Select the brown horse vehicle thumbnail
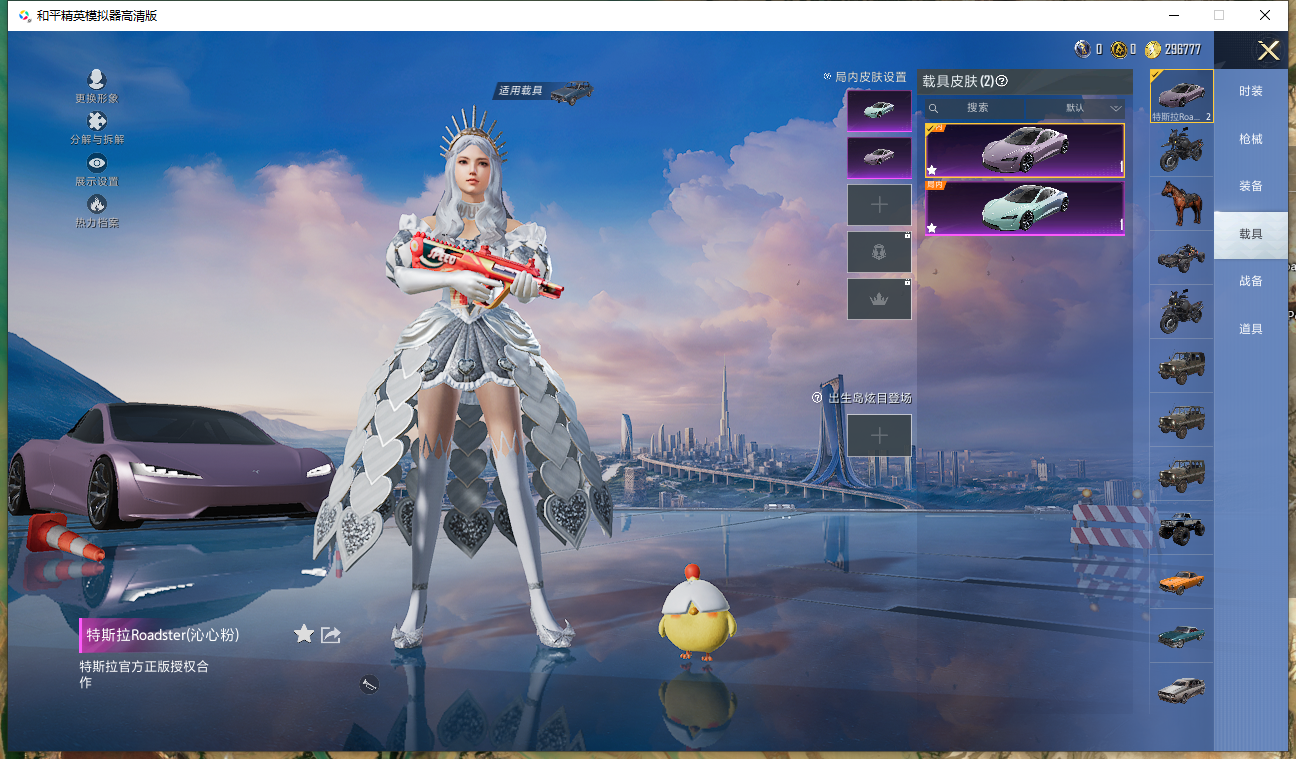 click(1181, 204)
